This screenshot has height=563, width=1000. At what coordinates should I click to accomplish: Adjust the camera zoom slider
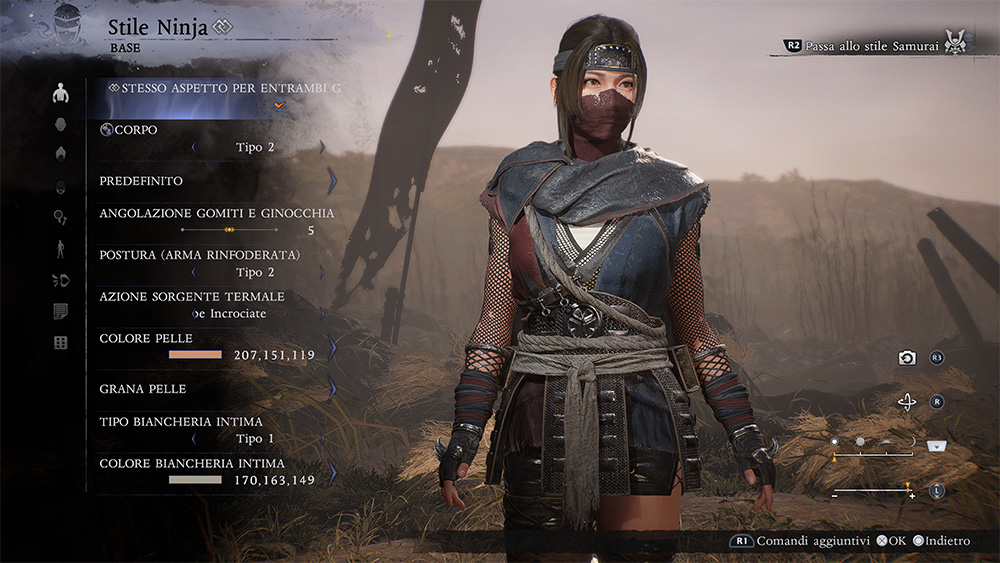[x=872, y=491]
